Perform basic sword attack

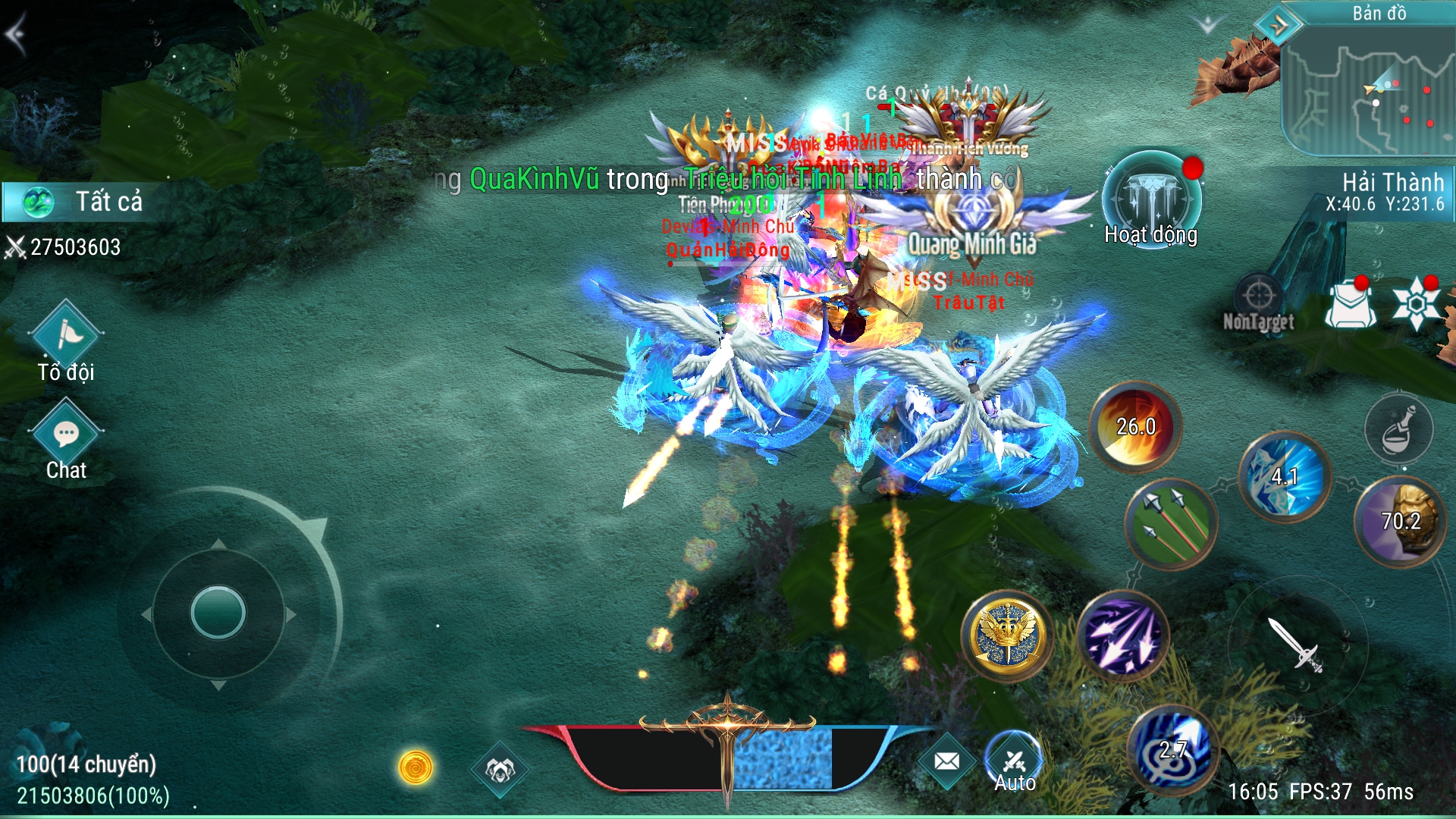click(x=1297, y=645)
